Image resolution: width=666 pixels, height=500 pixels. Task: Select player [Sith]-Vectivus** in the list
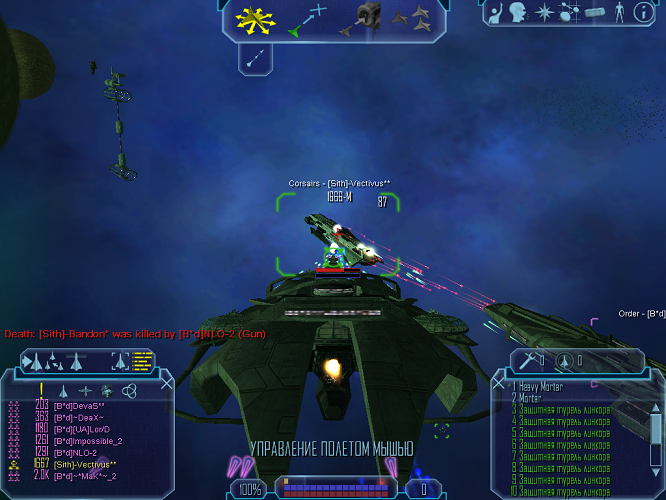[85, 464]
